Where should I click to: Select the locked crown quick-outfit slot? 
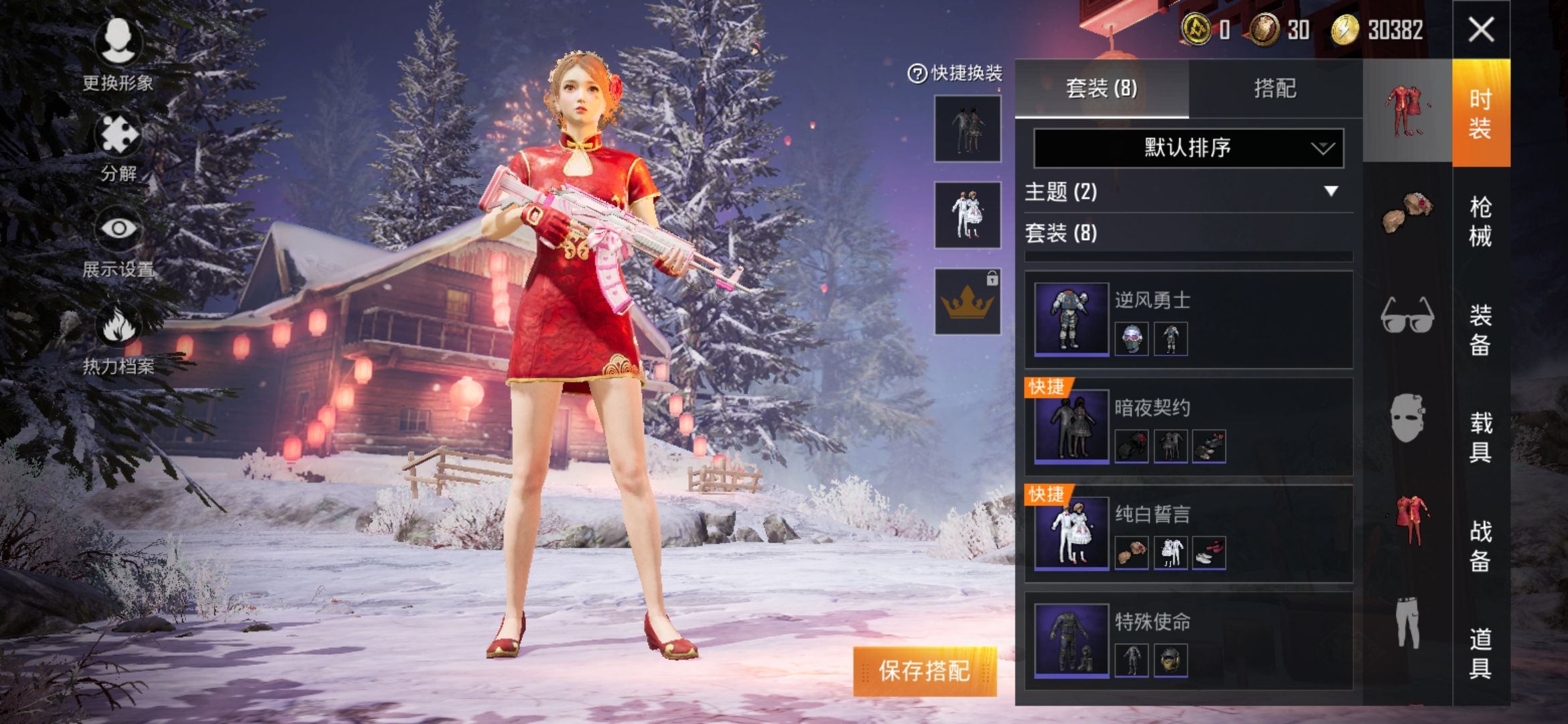point(968,302)
